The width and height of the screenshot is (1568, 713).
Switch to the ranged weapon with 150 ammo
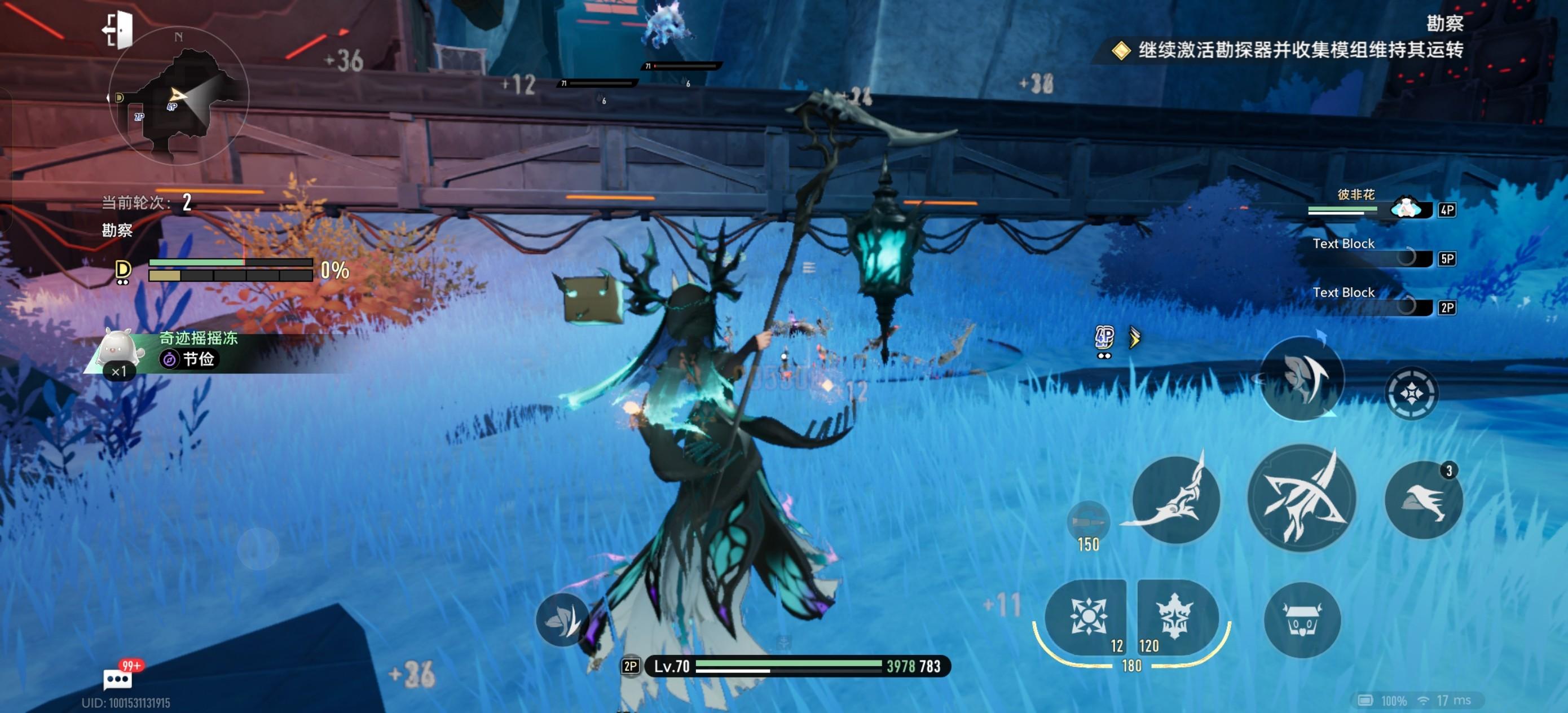pos(1088,522)
